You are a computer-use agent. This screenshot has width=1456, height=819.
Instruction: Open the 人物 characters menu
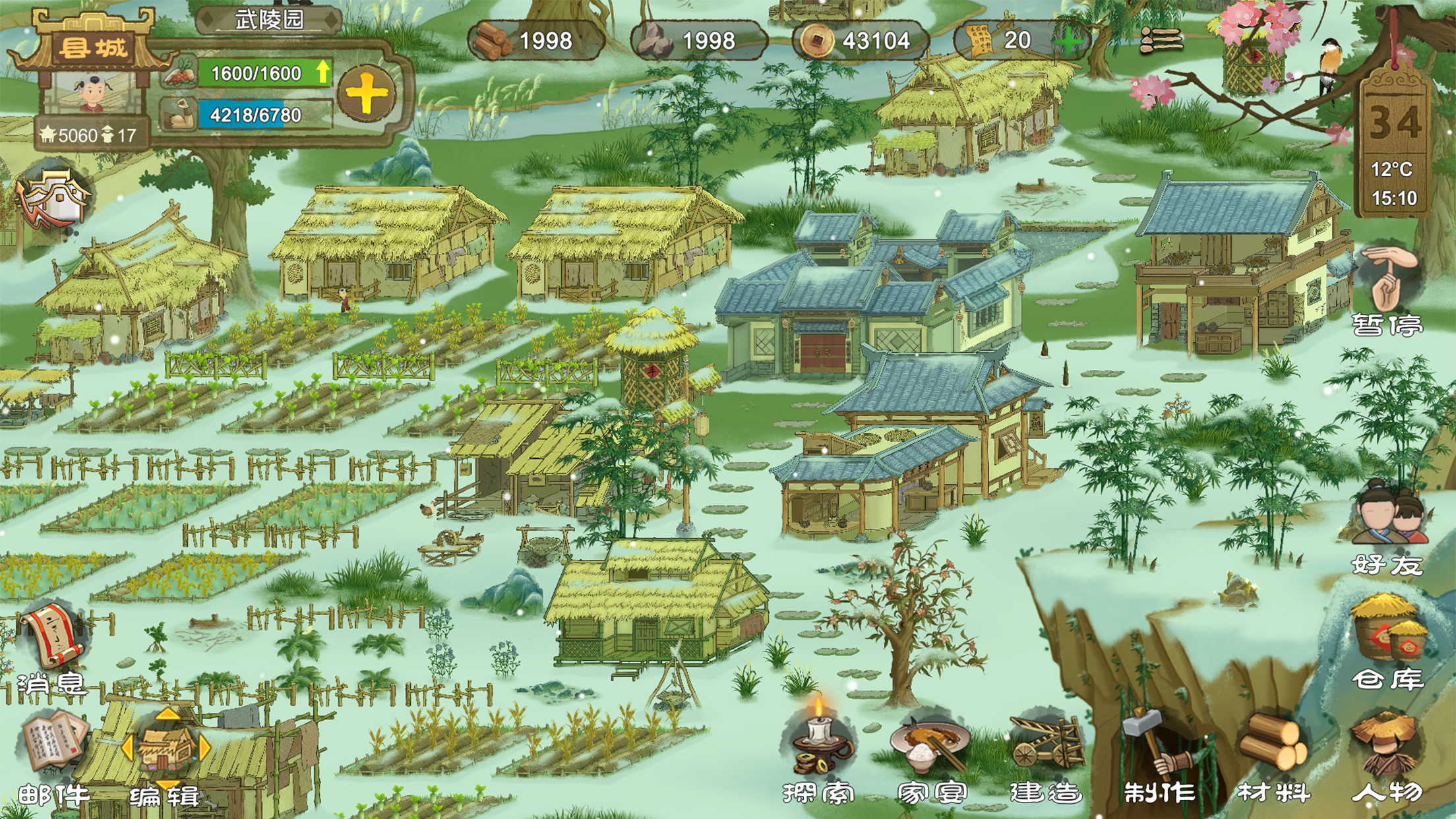(x=1386, y=755)
